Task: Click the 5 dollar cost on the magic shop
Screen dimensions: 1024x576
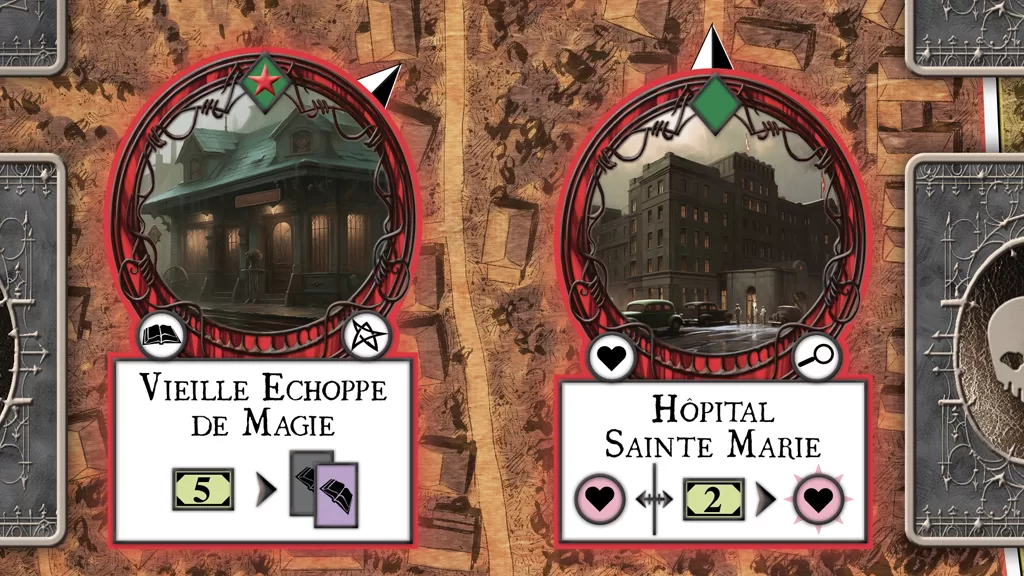Action: [x=201, y=490]
